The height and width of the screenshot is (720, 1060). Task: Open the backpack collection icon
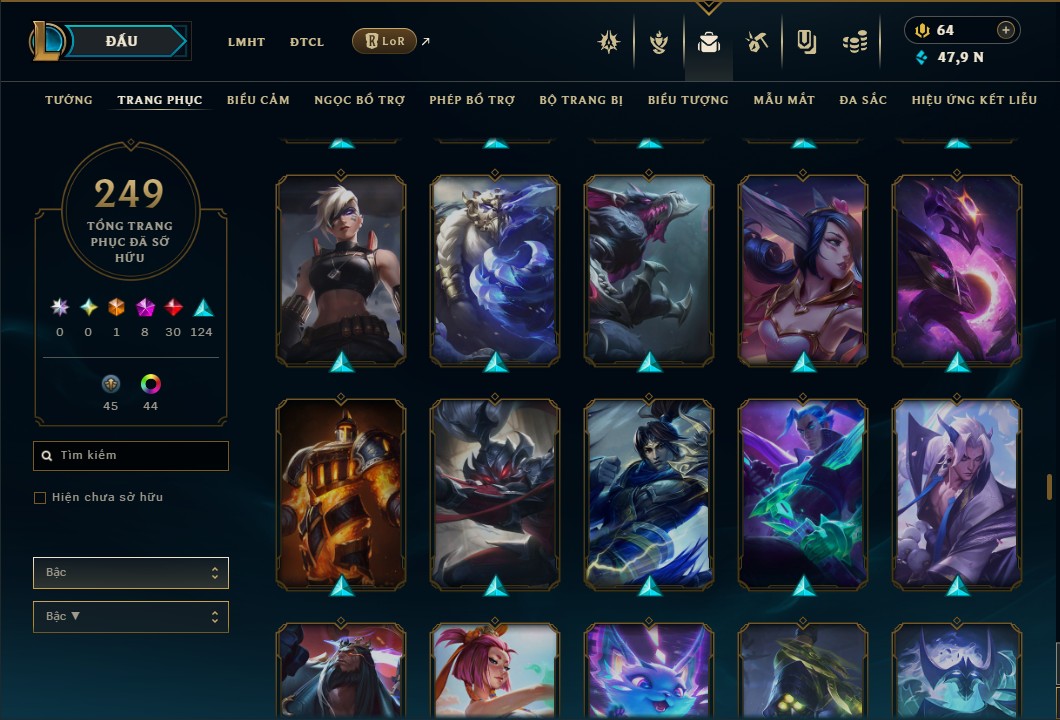pos(709,43)
